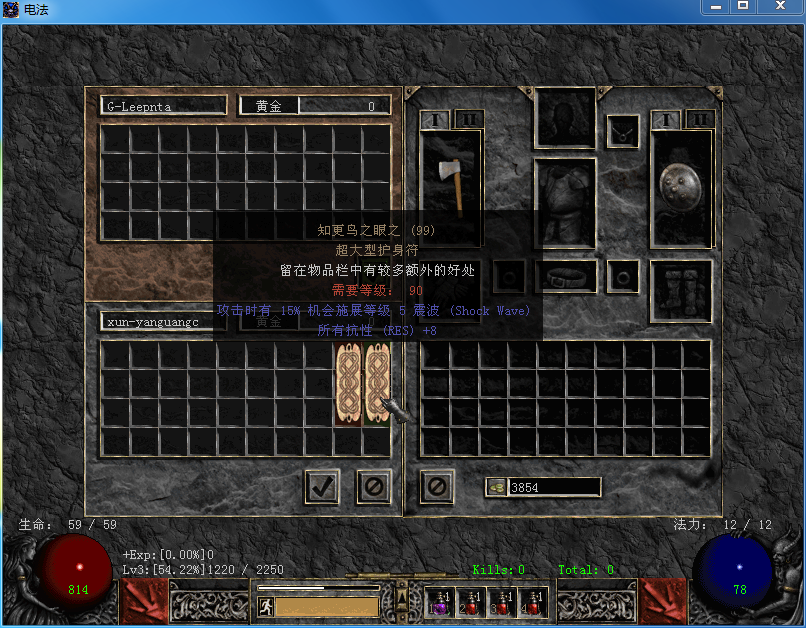This screenshot has width=806, height=628.
Task: Toggle the run/walk button
Action: pos(265,606)
